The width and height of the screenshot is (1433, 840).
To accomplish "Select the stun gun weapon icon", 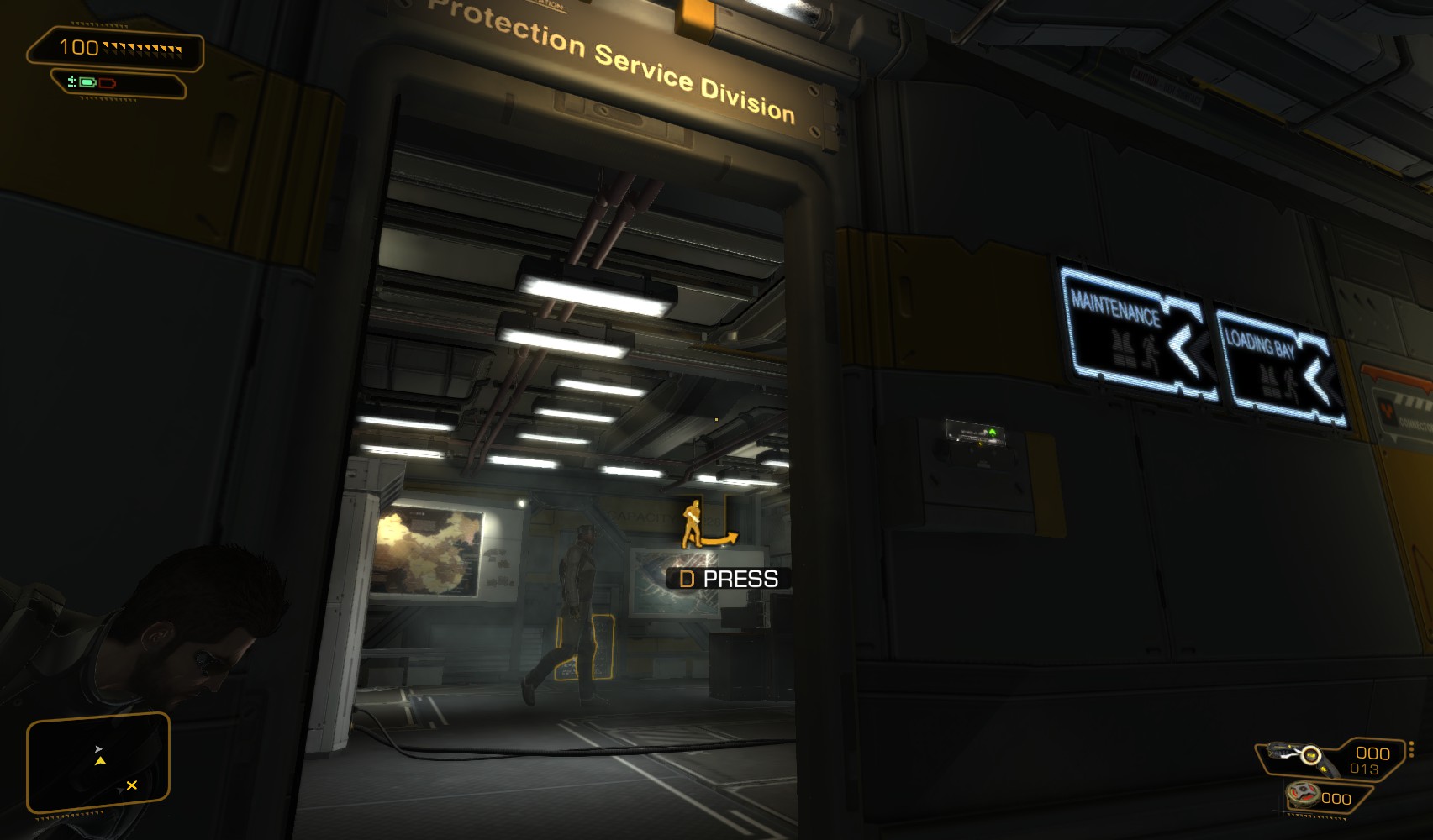I will click(x=1296, y=753).
